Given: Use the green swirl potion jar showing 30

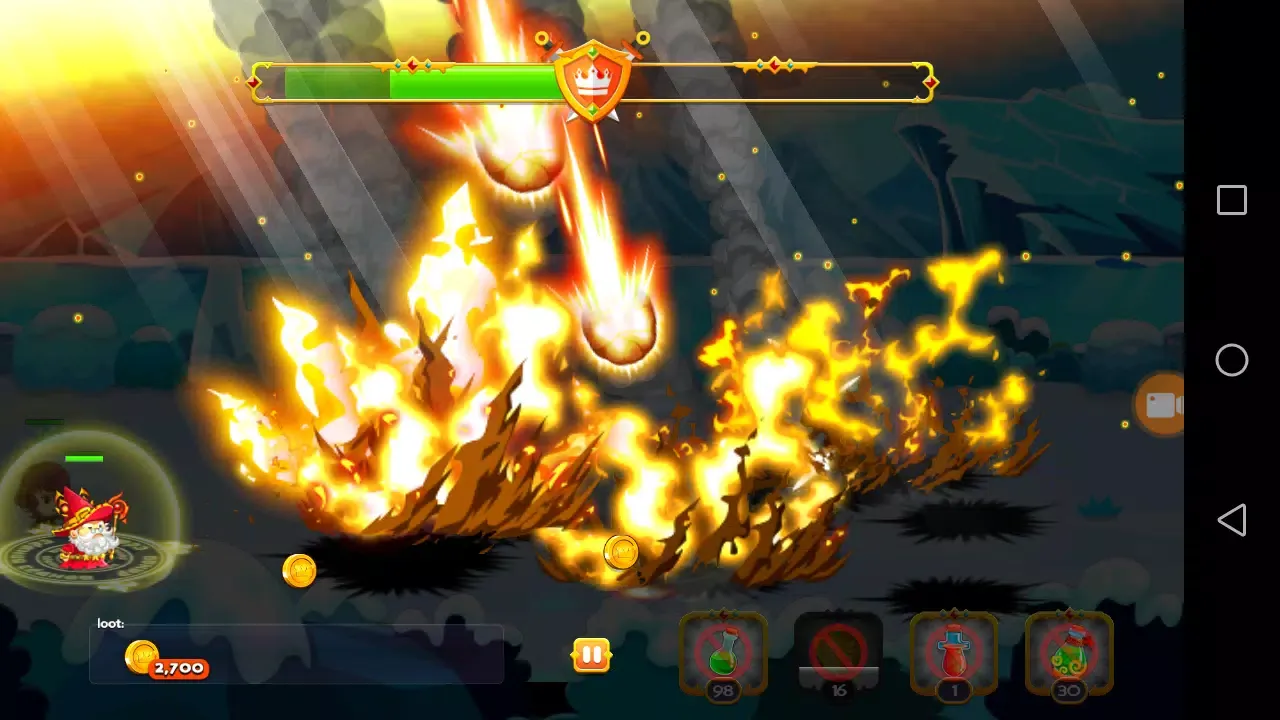Looking at the screenshot, I should click(x=1070, y=655).
